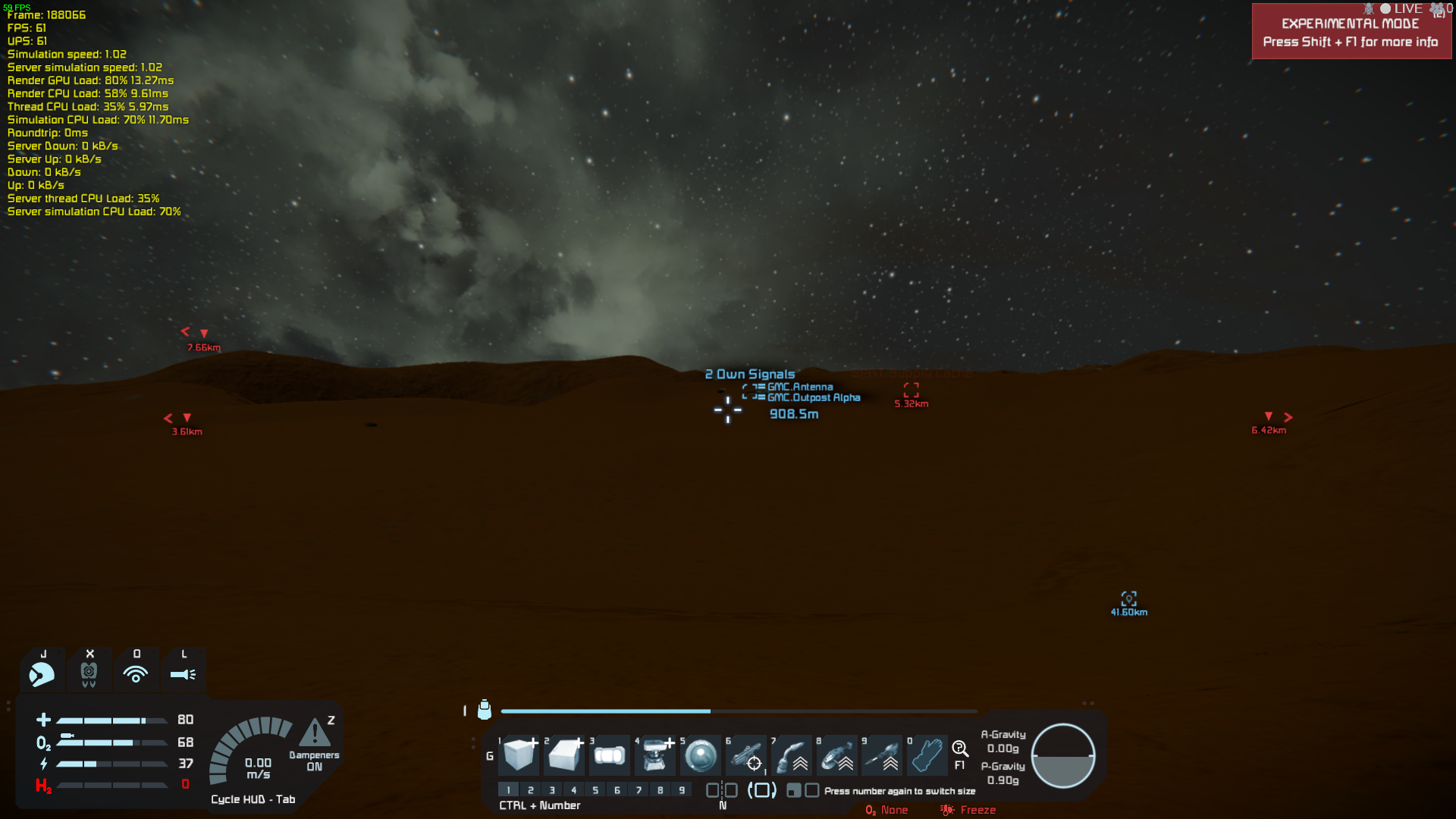
Task: Equip the rifle in hotbar slot 6
Action: [746, 755]
